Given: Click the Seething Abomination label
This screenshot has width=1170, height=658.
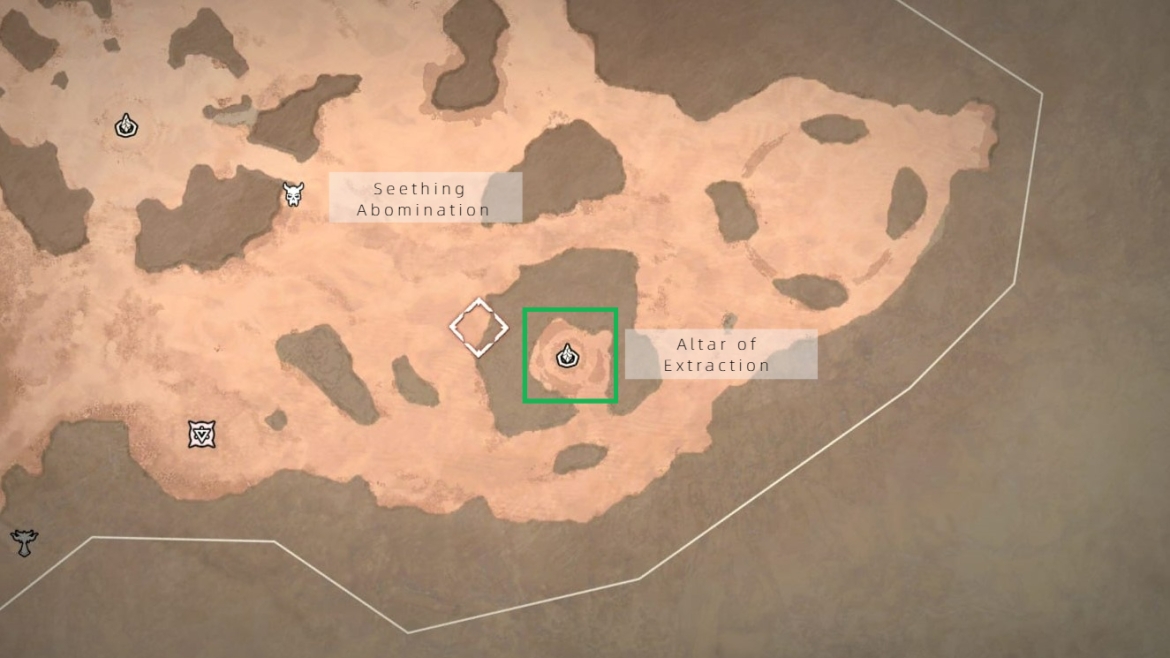Looking at the screenshot, I should tap(425, 198).
